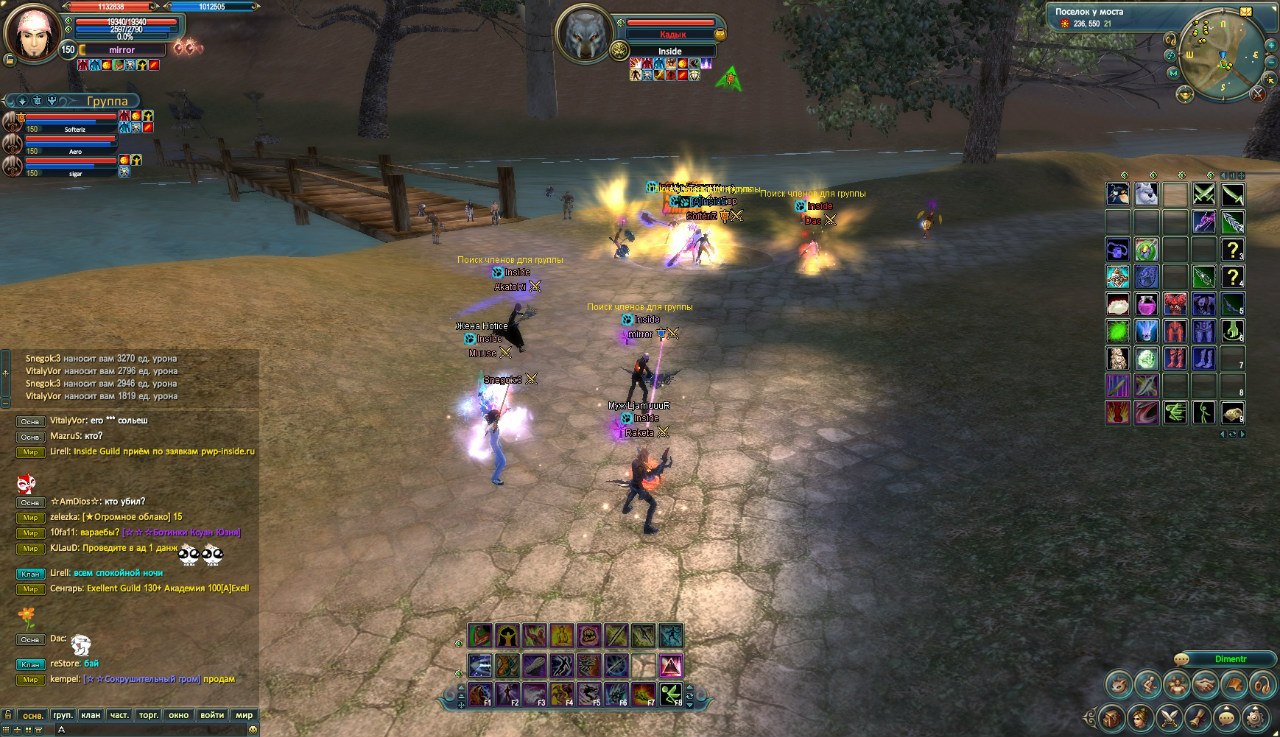Viewport: 1280px width, 737px height.
Task: Toggle the chat window padlock
Action: point(8,715)
